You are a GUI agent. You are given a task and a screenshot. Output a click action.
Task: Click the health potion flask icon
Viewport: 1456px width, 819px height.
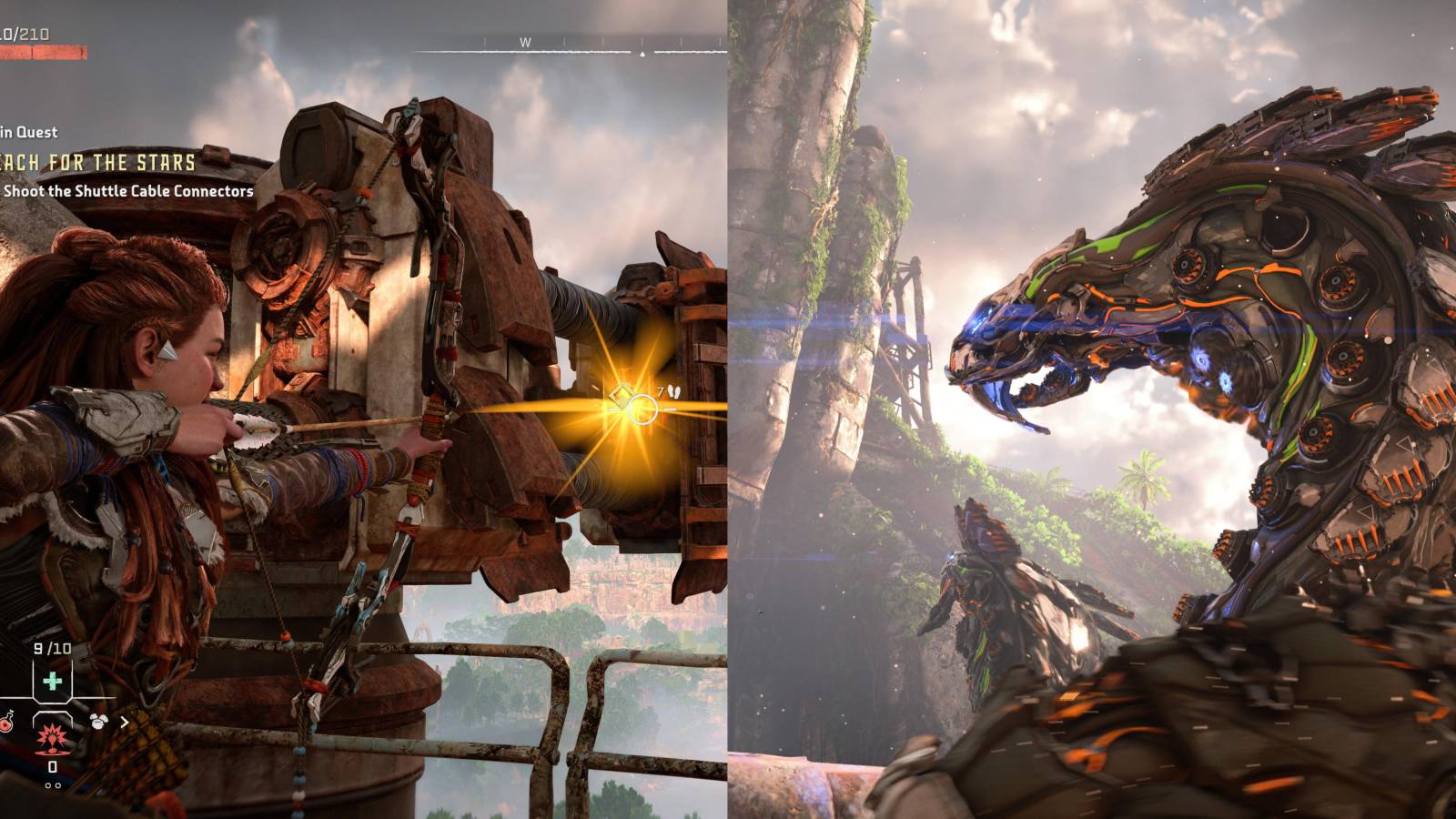(x=6, y=721)
